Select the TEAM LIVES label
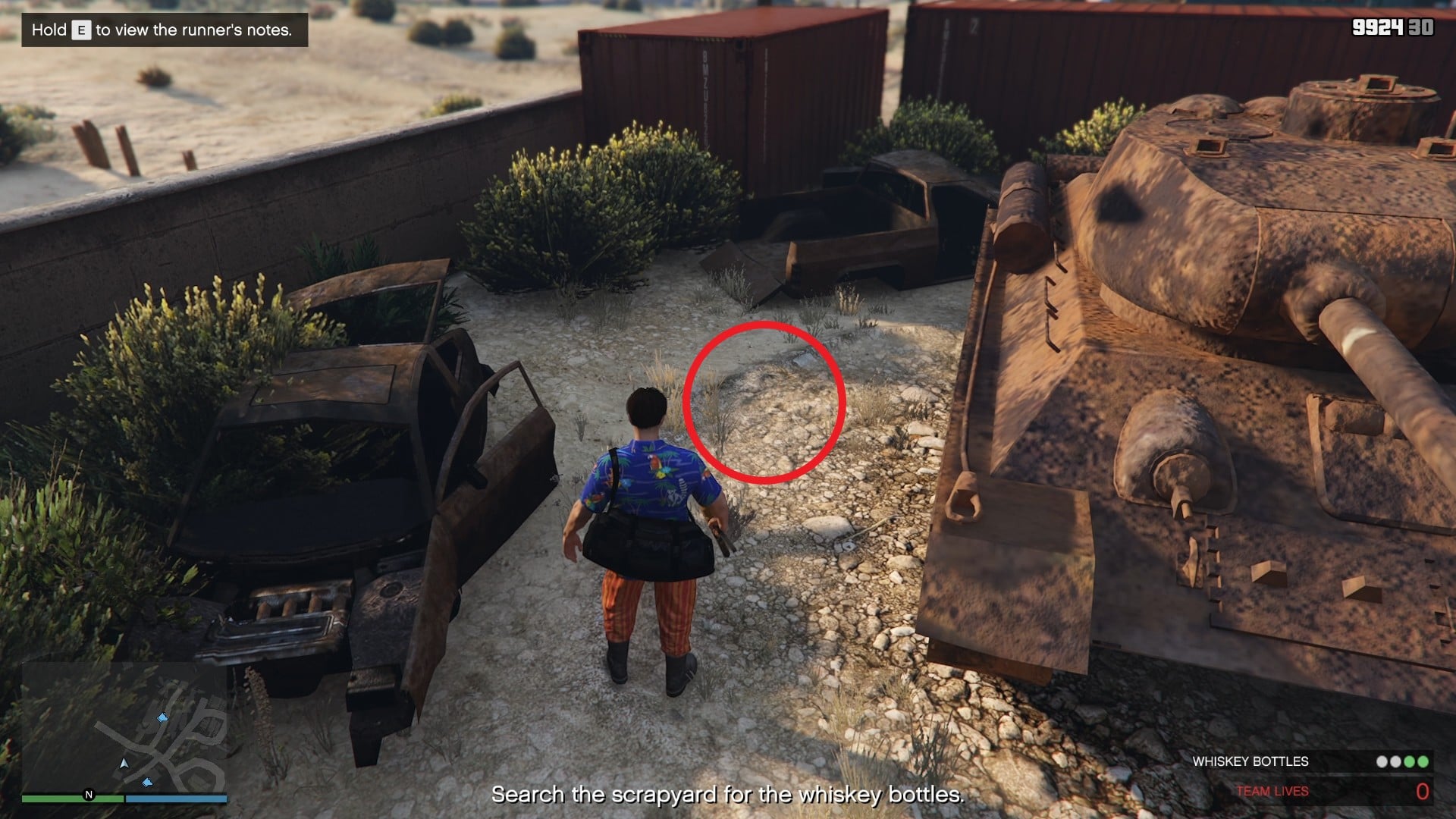Viewport: 1456px width, 819px height. [1272, 791]
